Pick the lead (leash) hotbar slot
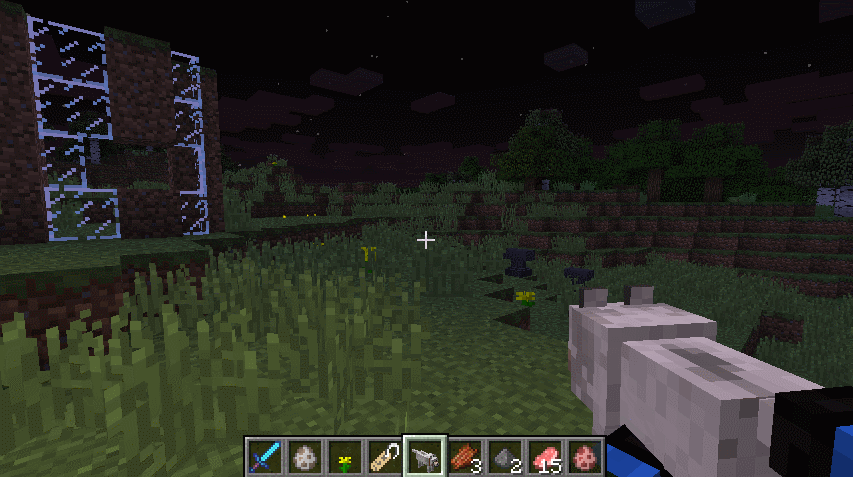This screenshot has height=477, width=853. (385, 457)
